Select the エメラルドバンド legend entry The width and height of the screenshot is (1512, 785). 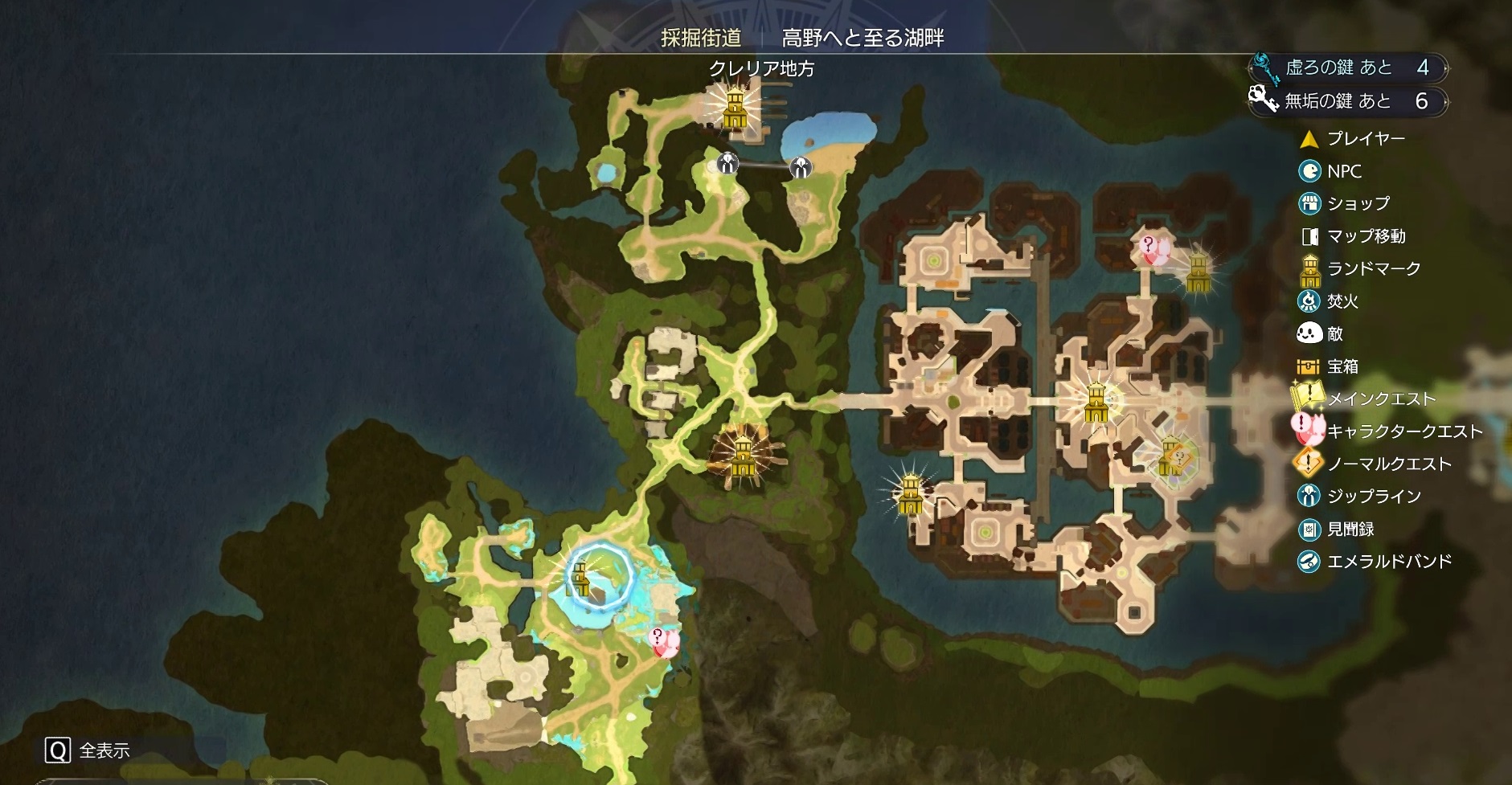[1388, 562]
